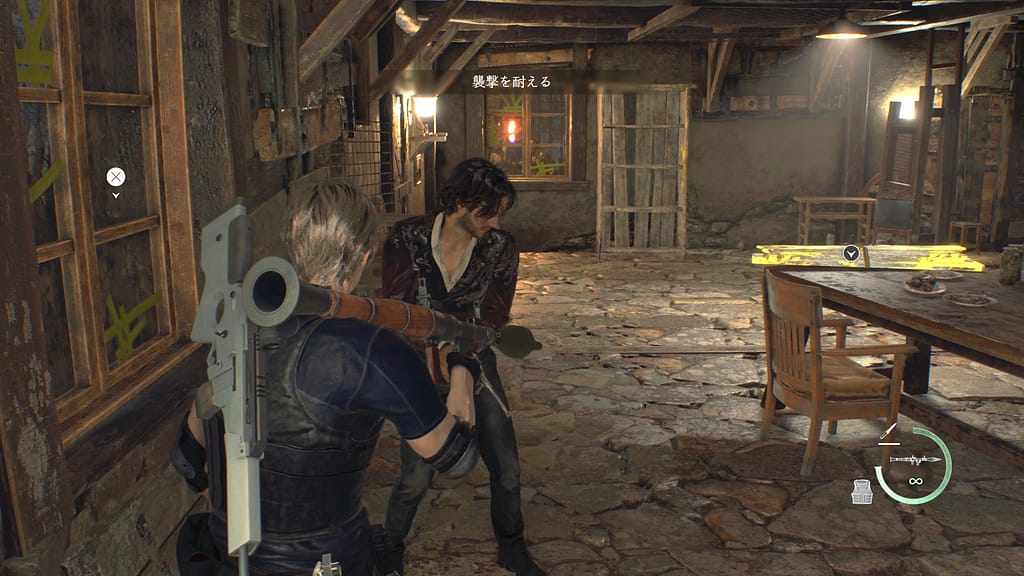Select the rocket launcher weapon icon
Viewport: 1024px width, 576px height.
pyautogui.click(x=914, y=459)
